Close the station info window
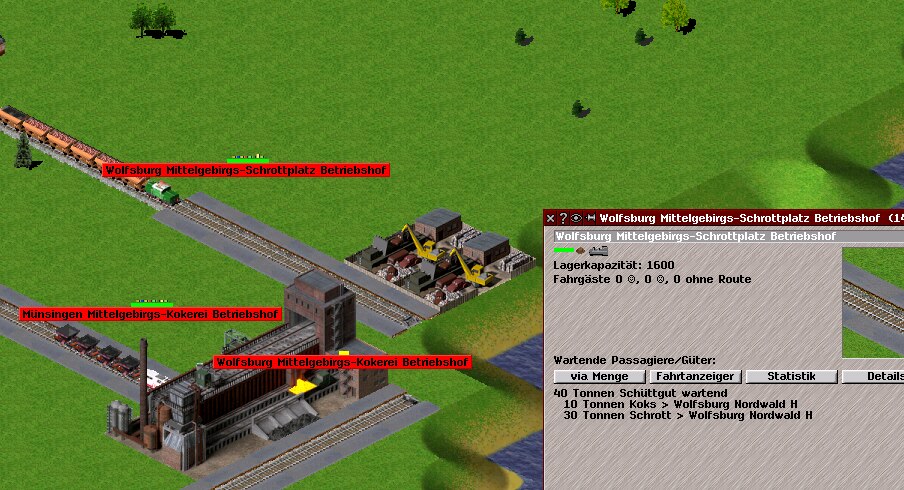The width and height of the screenshot is (904, 490). coord(550,218)
